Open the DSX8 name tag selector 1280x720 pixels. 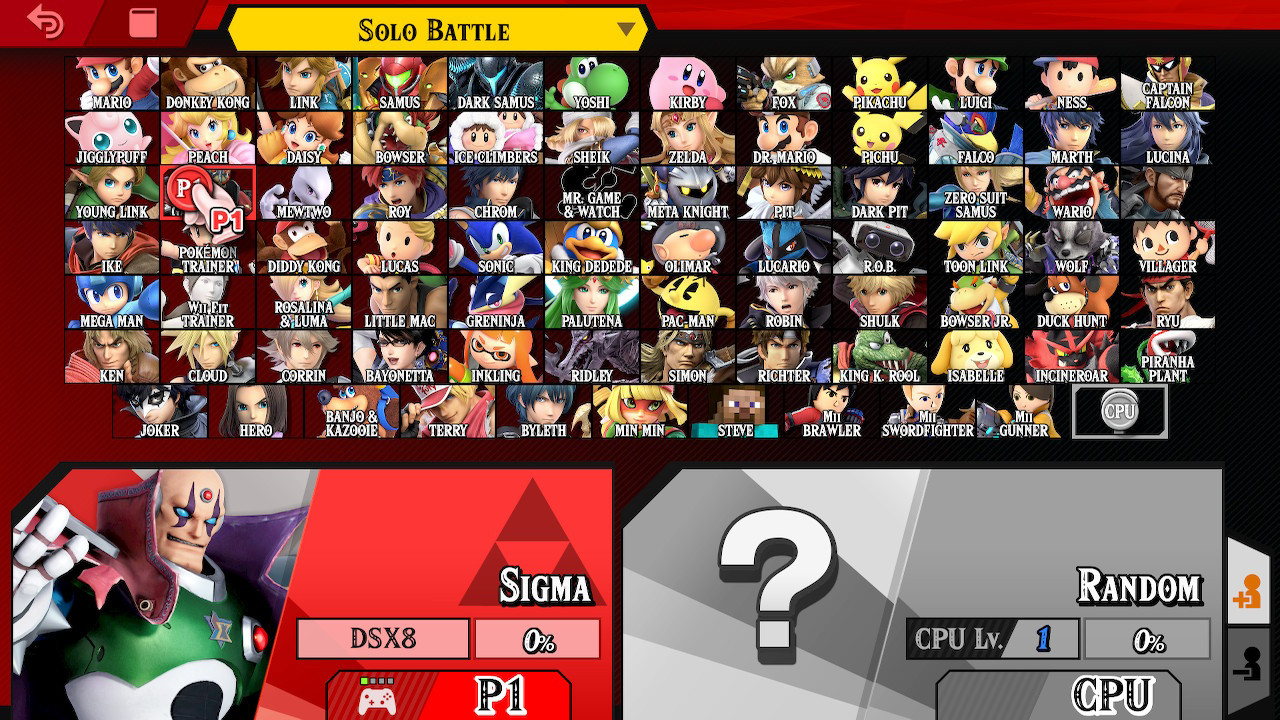(x=383, y=639)
